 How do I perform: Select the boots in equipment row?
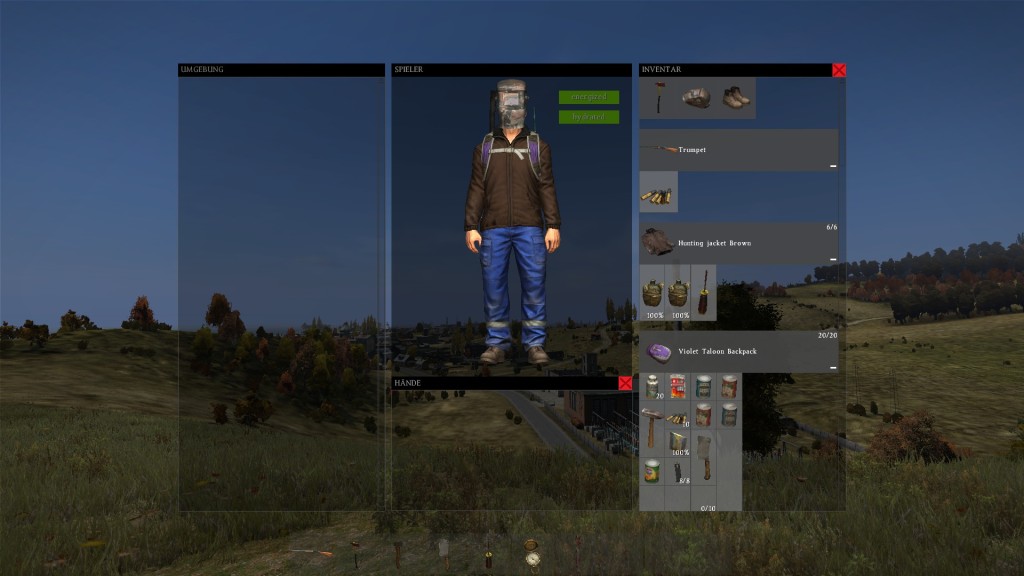[x=735, y=98]
